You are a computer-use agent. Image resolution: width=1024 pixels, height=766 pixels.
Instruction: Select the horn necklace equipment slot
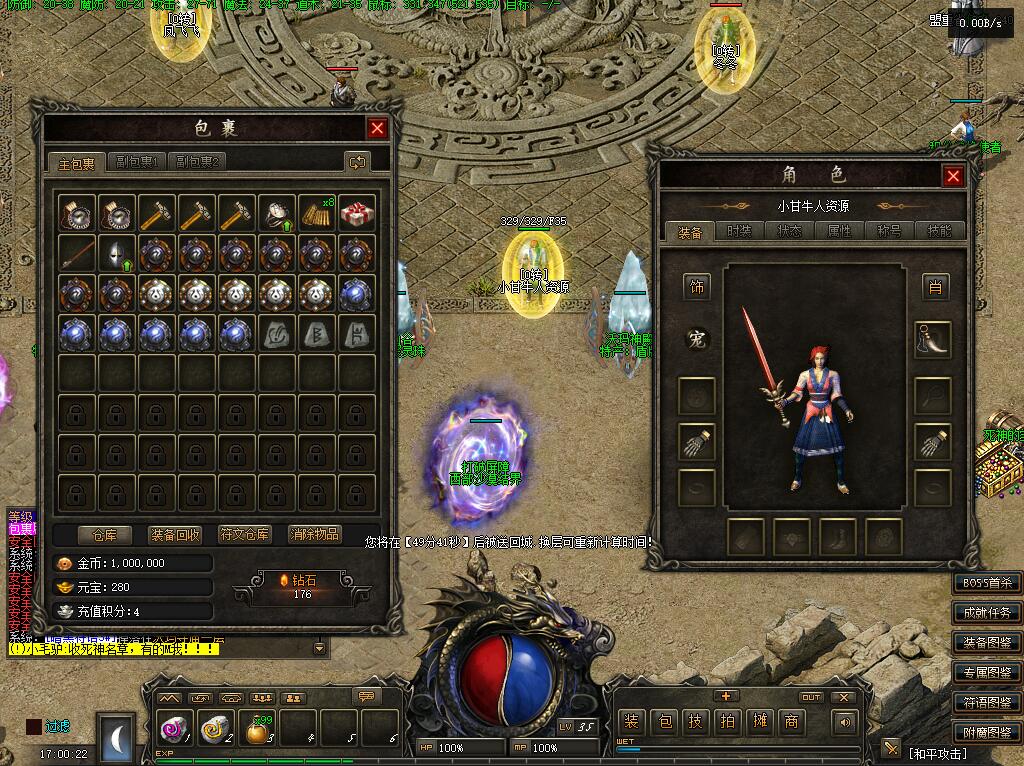[x=933, y=340]
